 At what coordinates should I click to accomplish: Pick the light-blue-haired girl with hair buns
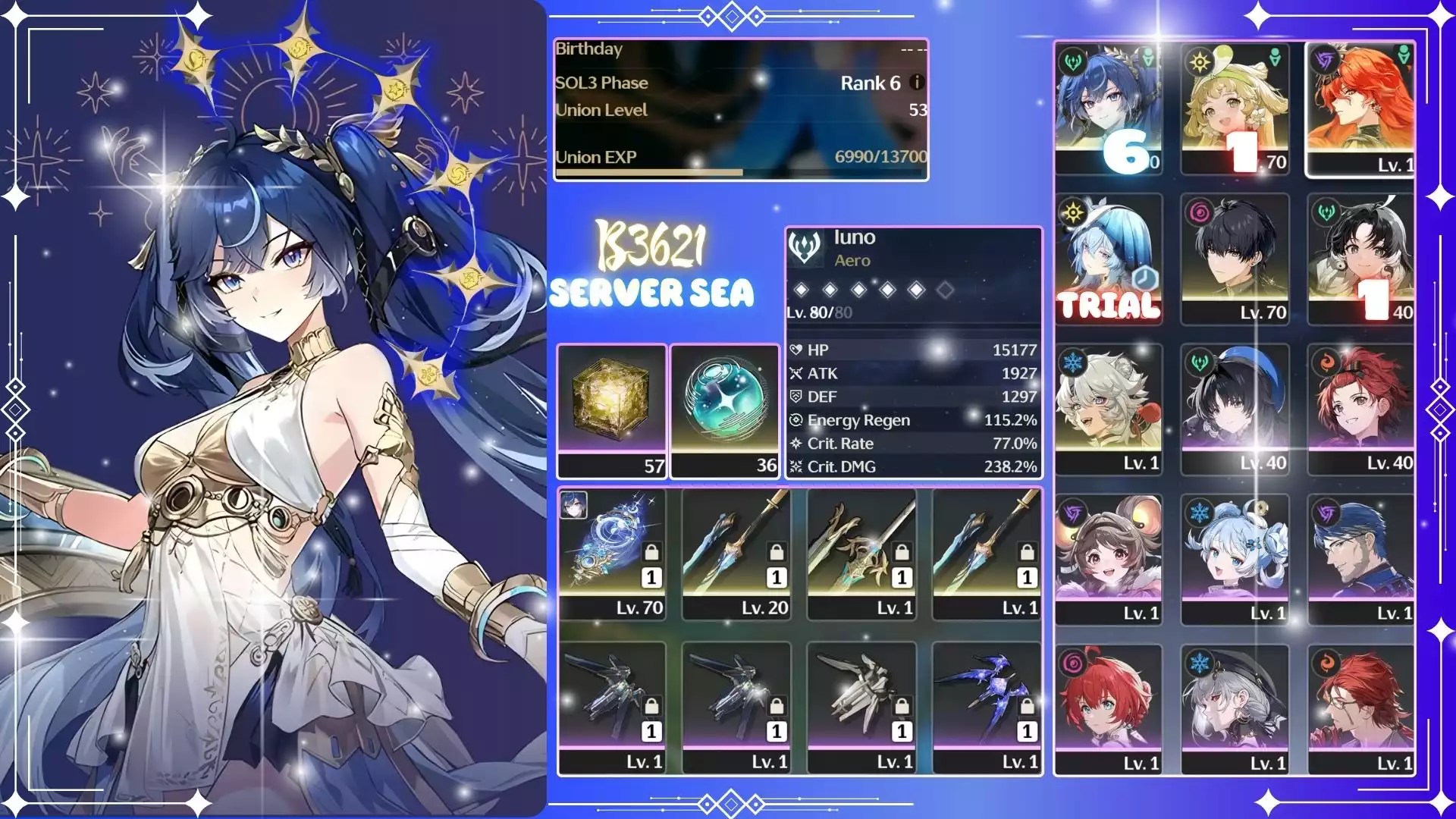(x=1235, y=558)
